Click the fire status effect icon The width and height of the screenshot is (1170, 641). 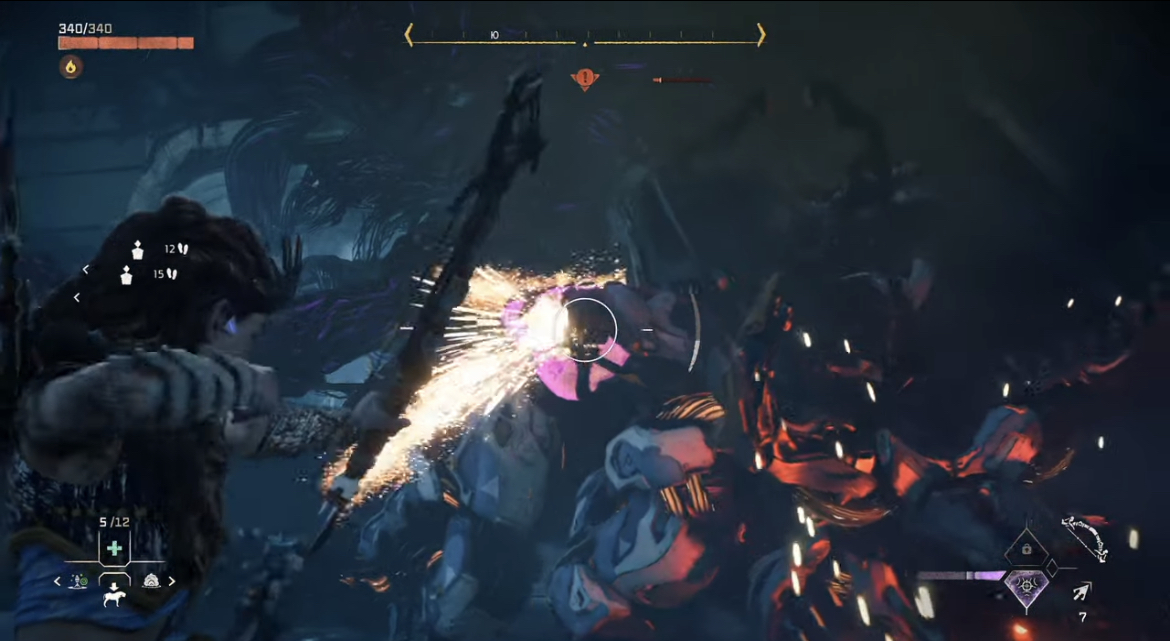(x=71, y=67)
